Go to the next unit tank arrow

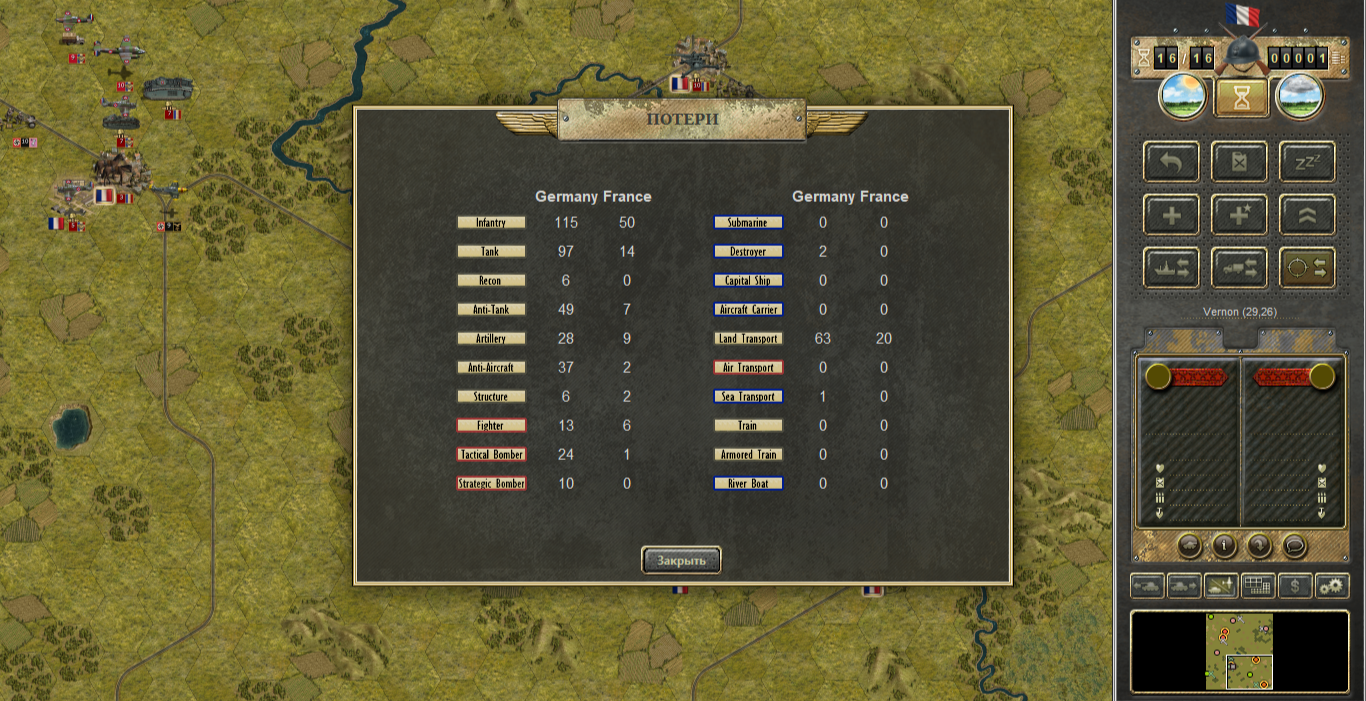click(1184, 586)
